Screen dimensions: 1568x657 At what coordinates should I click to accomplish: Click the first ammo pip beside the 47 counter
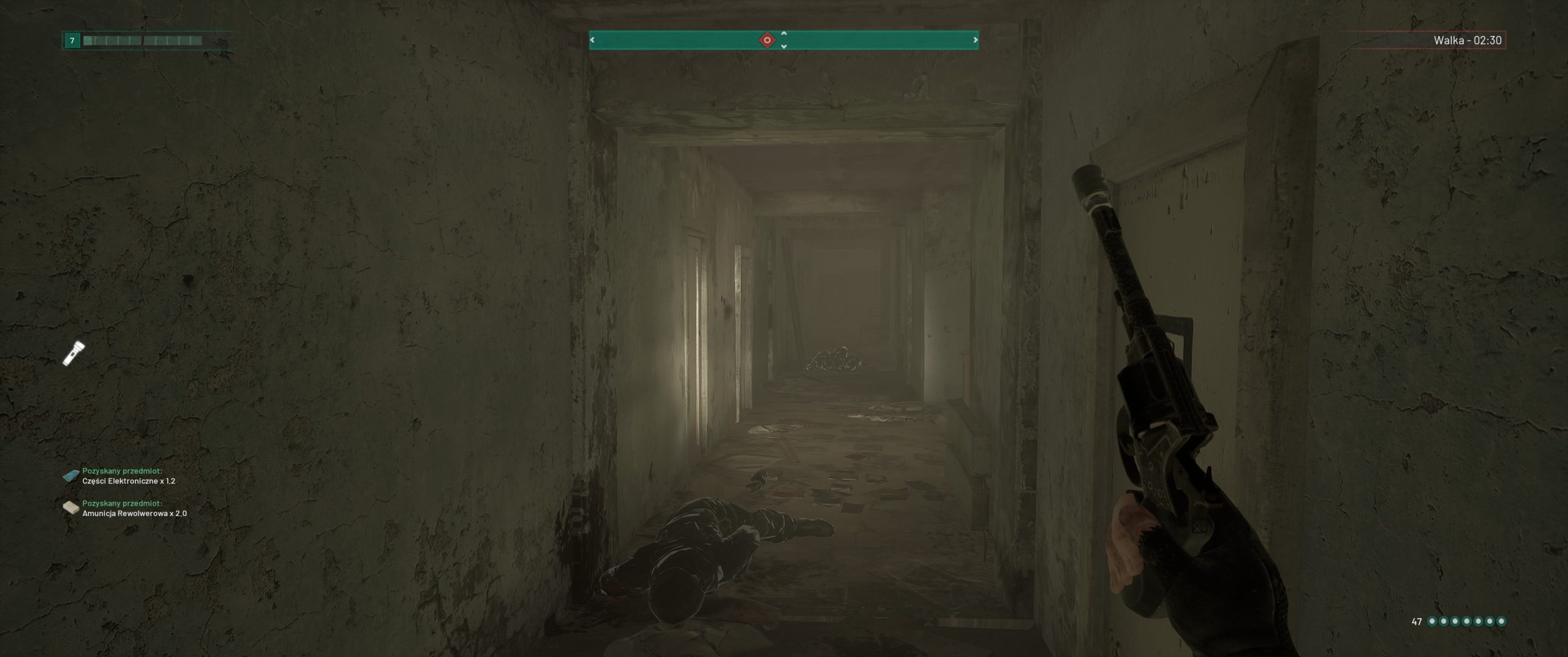click(1433, 621)
